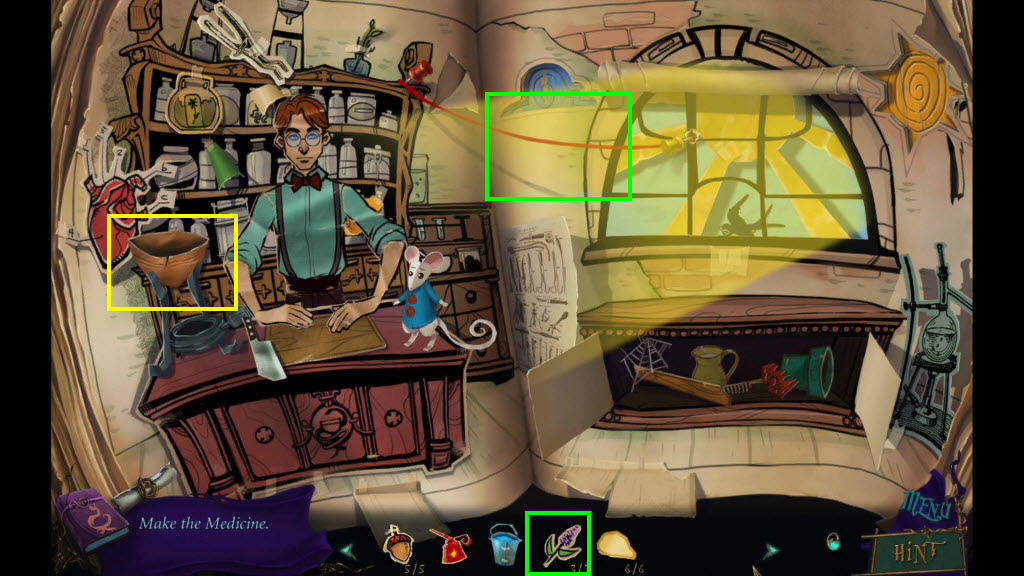This screenshot has height=576, width=1024.
Task: Choose the blue water bucket item
Action: pyautogui.click(x=503, y=545)
